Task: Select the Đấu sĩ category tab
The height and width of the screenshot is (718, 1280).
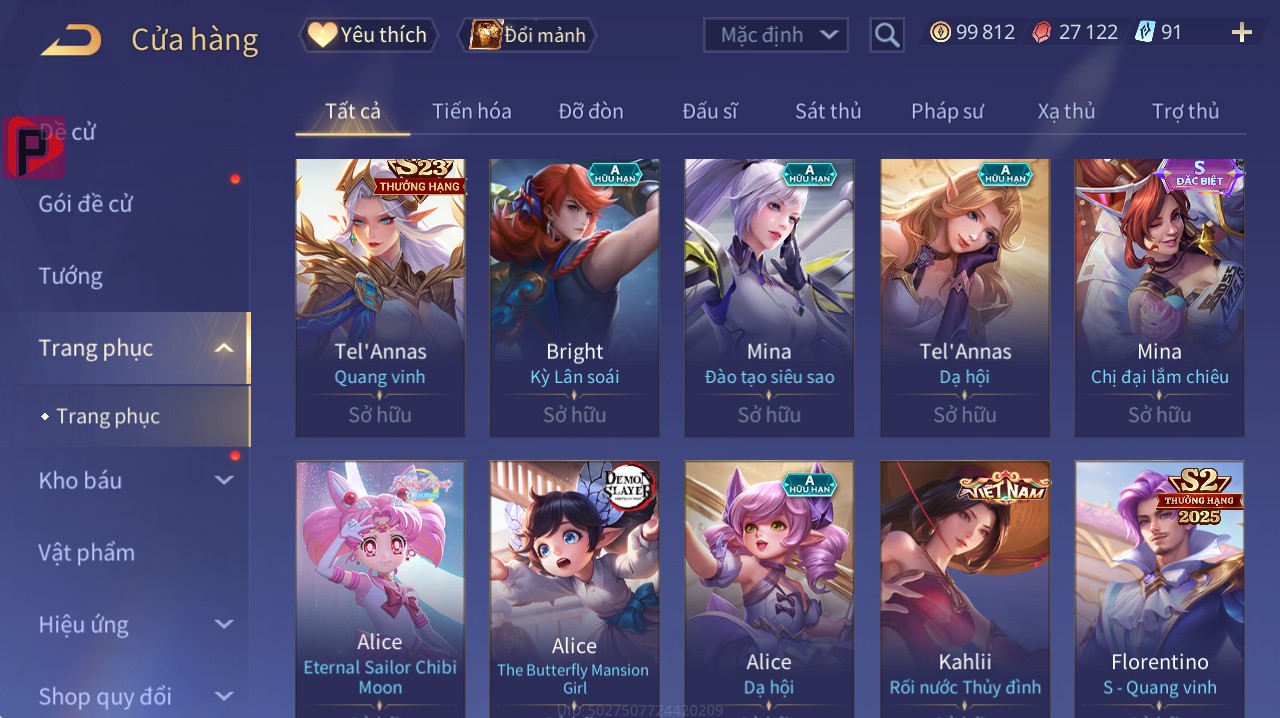Action: [709, 111]
